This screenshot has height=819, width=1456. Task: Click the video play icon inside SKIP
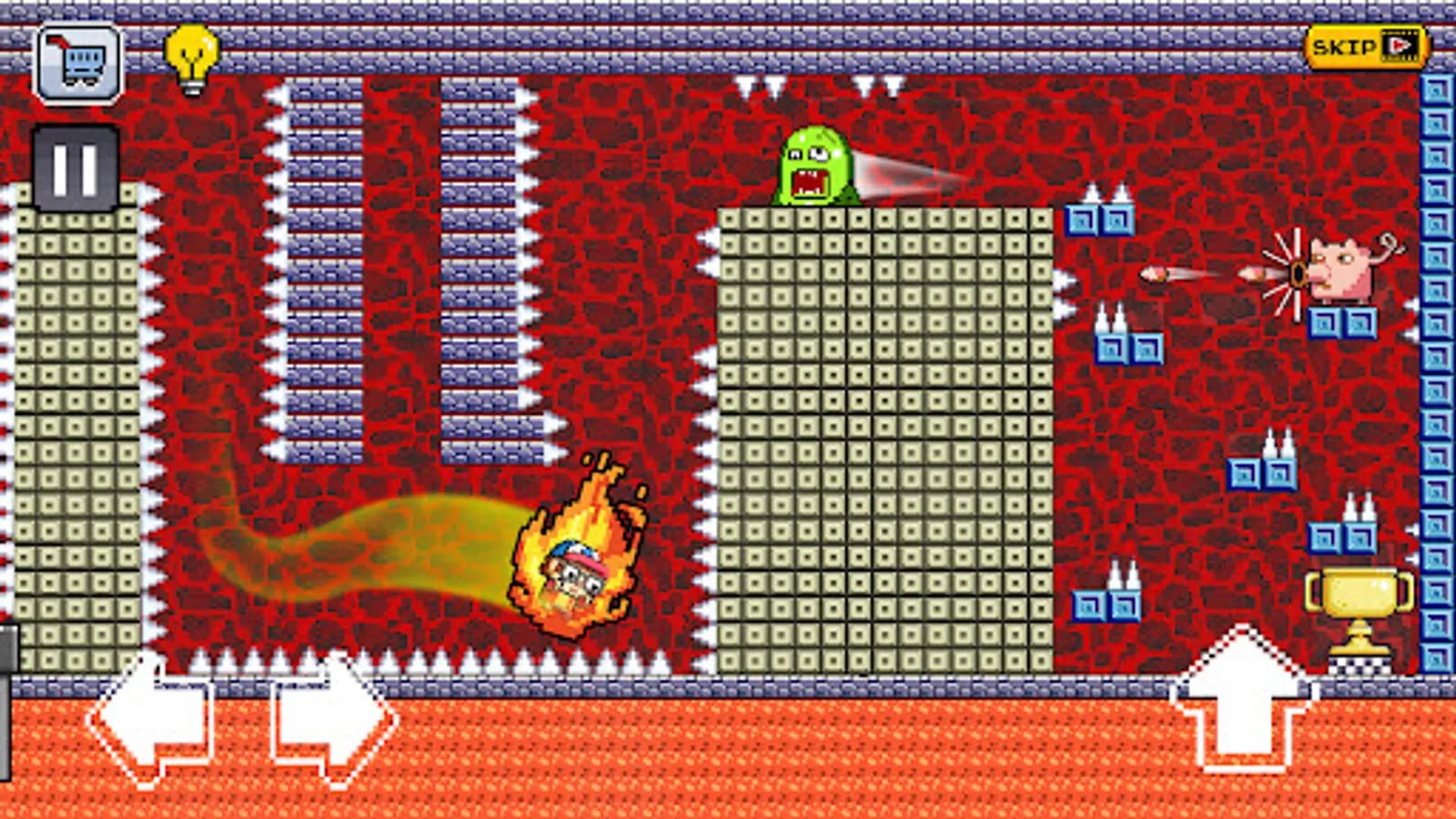coord(1401,44)
